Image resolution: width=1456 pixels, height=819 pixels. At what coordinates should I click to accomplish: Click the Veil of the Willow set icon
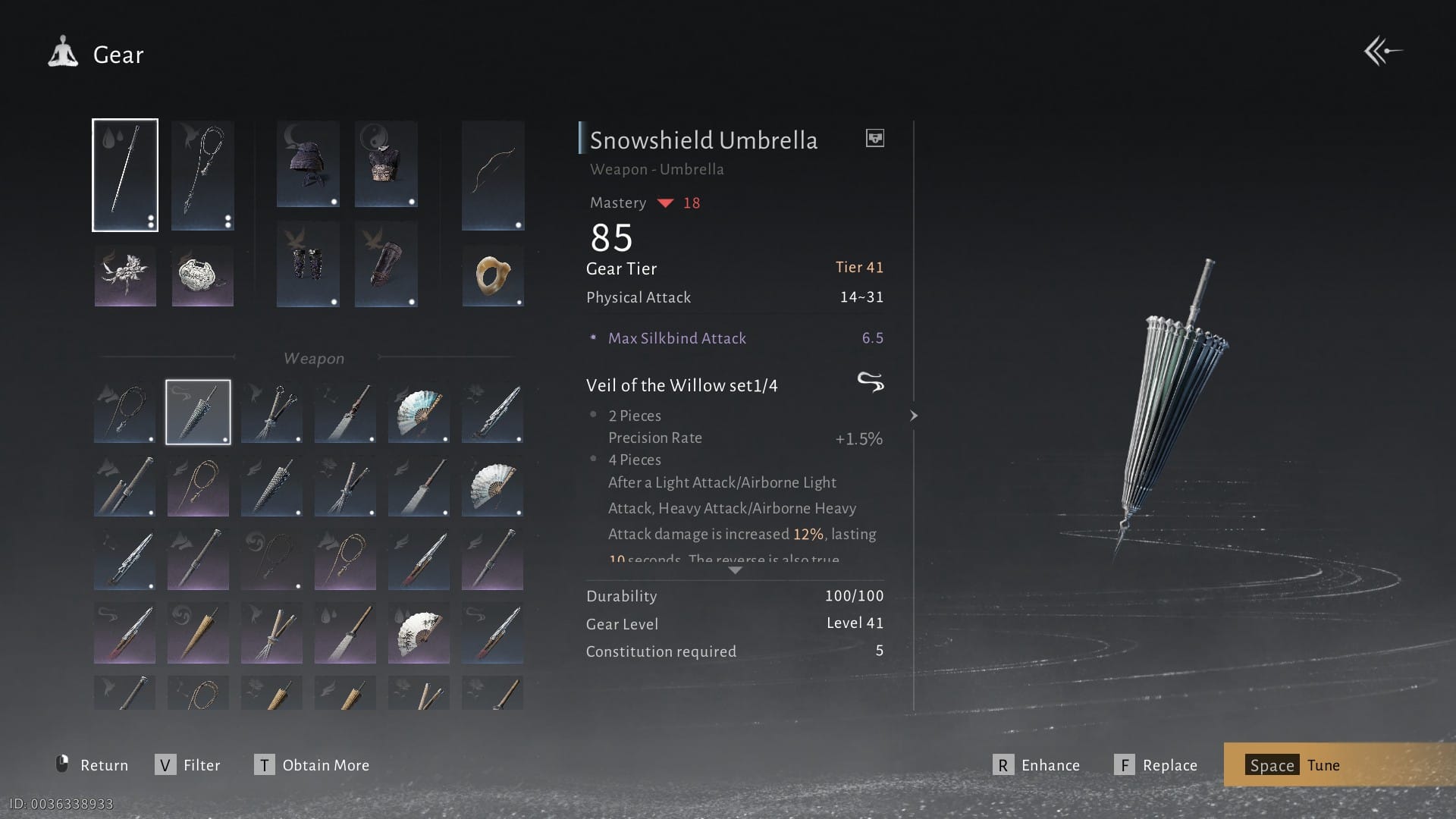click(x=871, y=382)
